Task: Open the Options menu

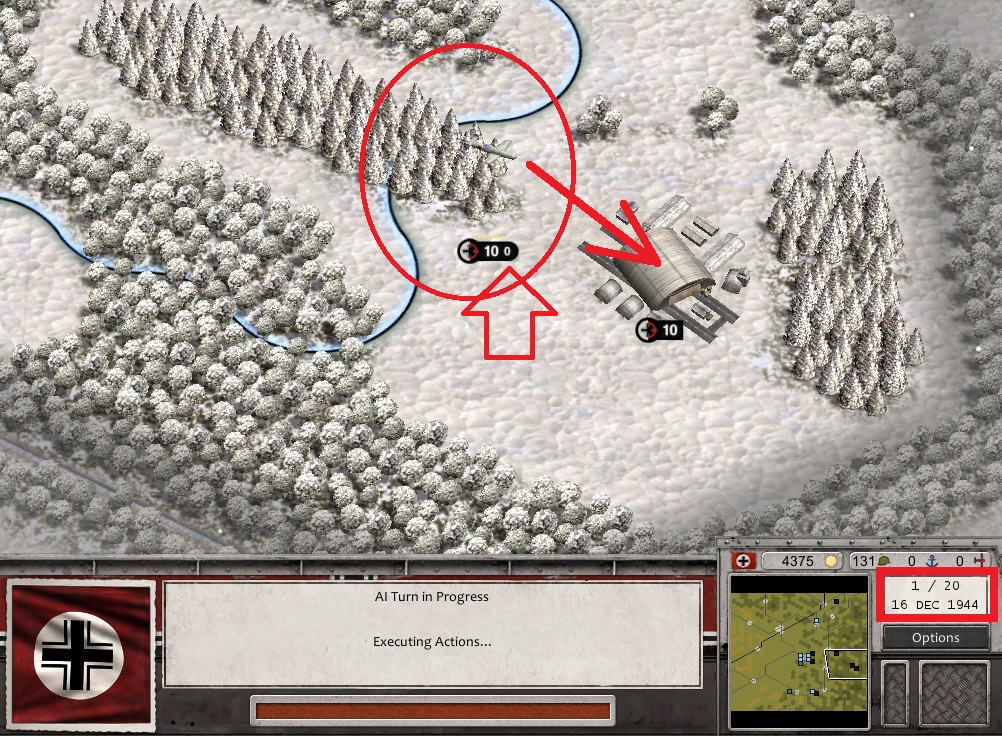Action: [x=935, y=638]
